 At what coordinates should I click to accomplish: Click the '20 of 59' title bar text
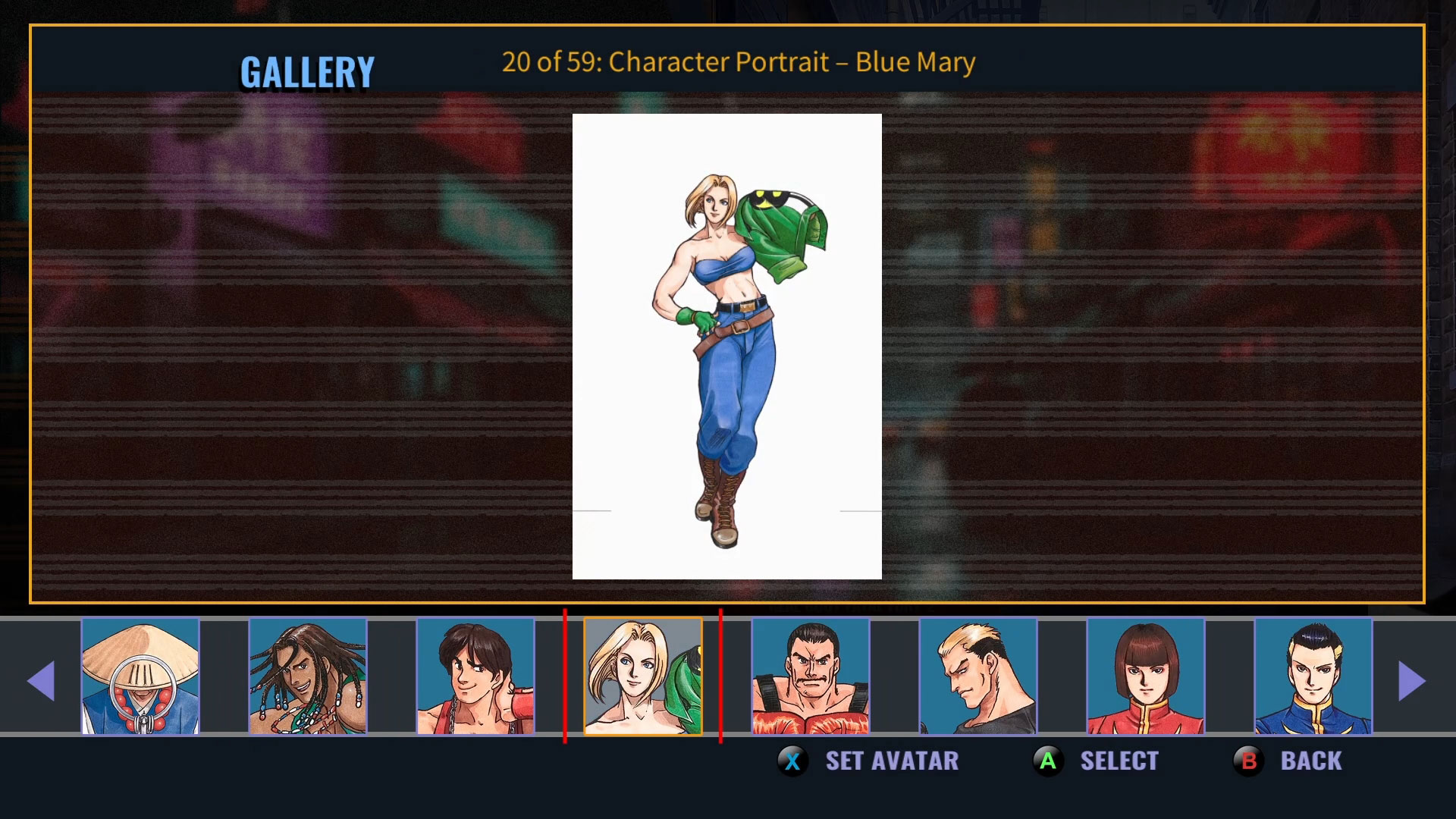[x=738, y=62]
